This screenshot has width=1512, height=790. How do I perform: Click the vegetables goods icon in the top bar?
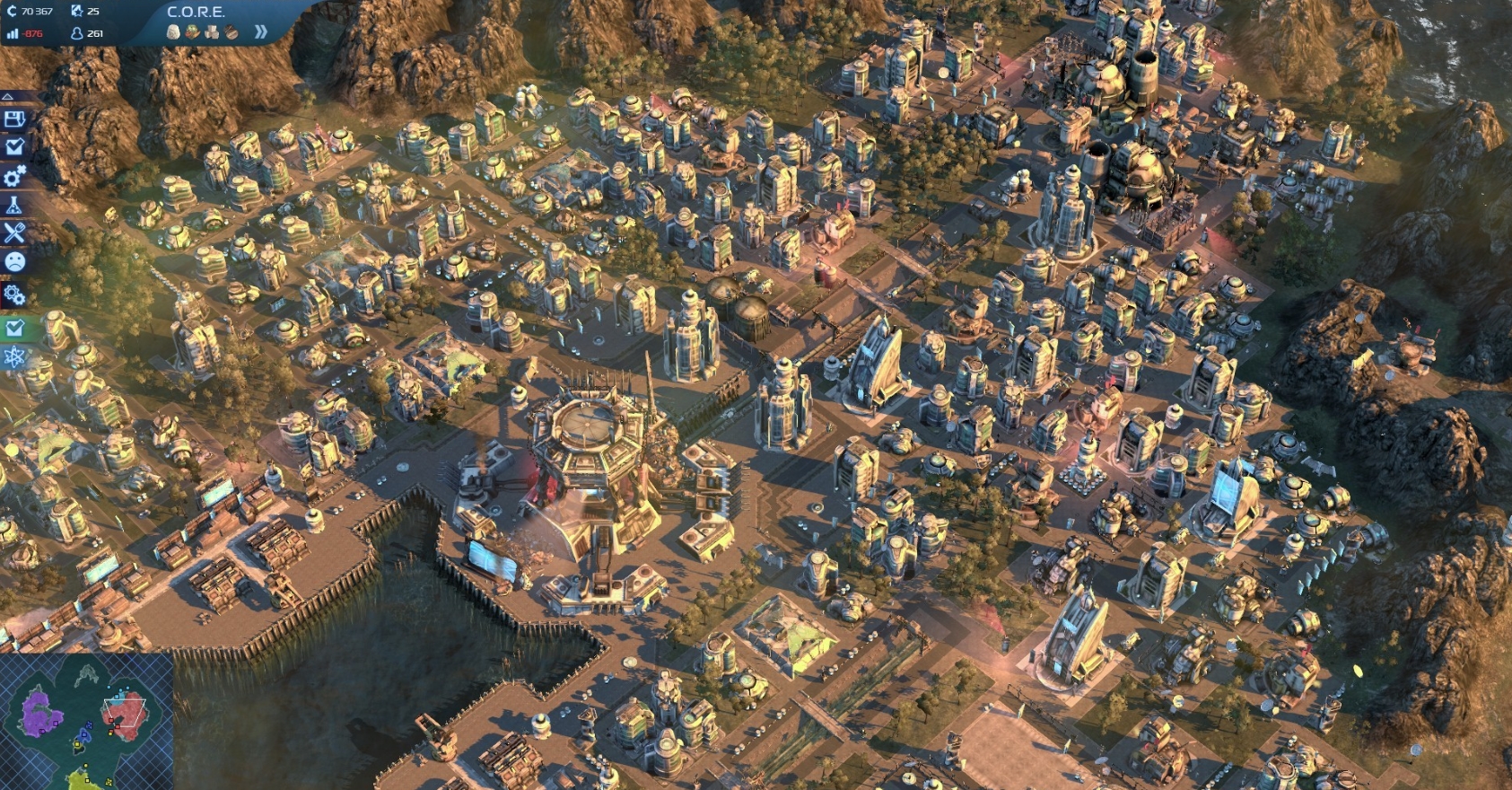[x=190, y=31]
